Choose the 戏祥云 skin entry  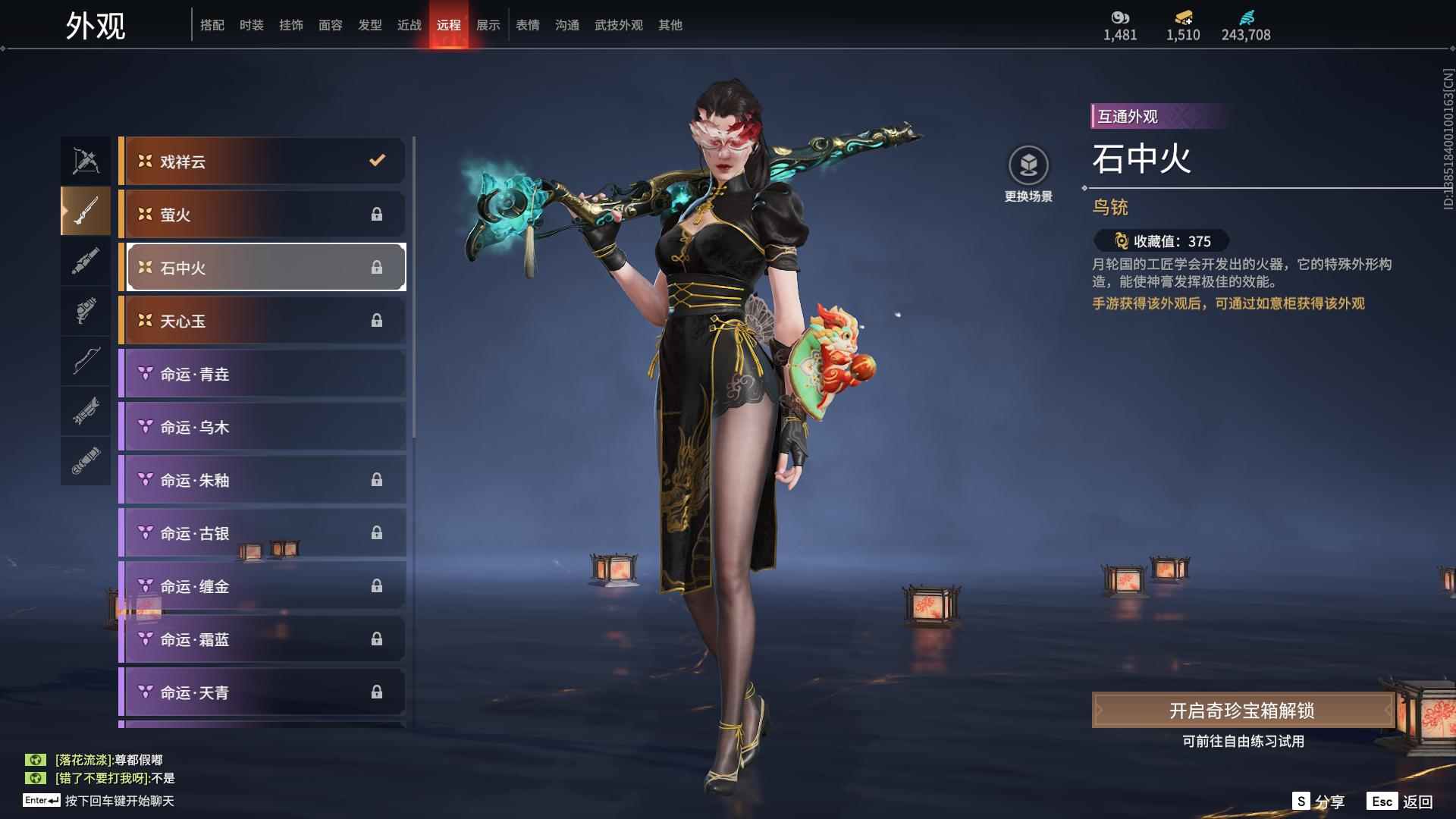point(263,161)
